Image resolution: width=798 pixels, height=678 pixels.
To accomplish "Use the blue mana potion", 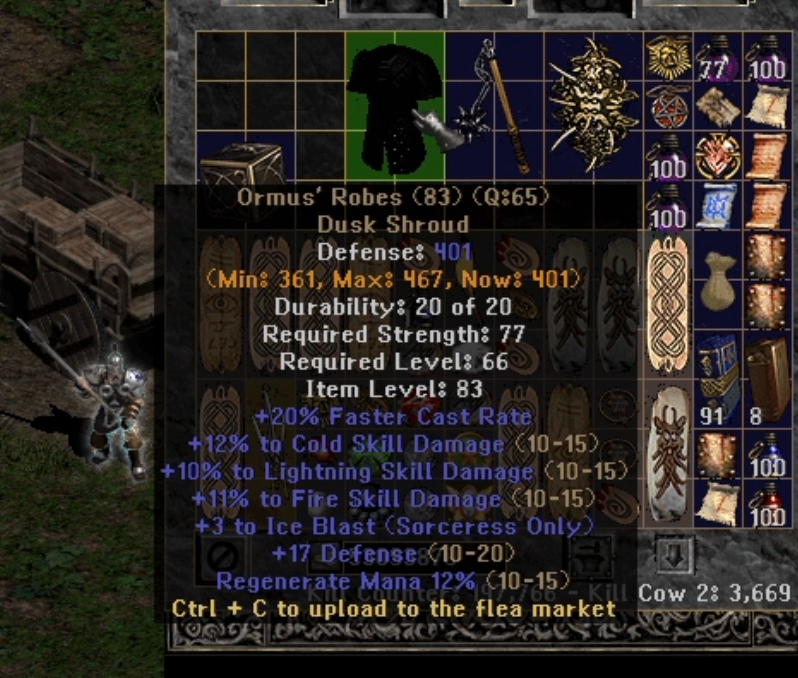I will click(x=765, y=455).
